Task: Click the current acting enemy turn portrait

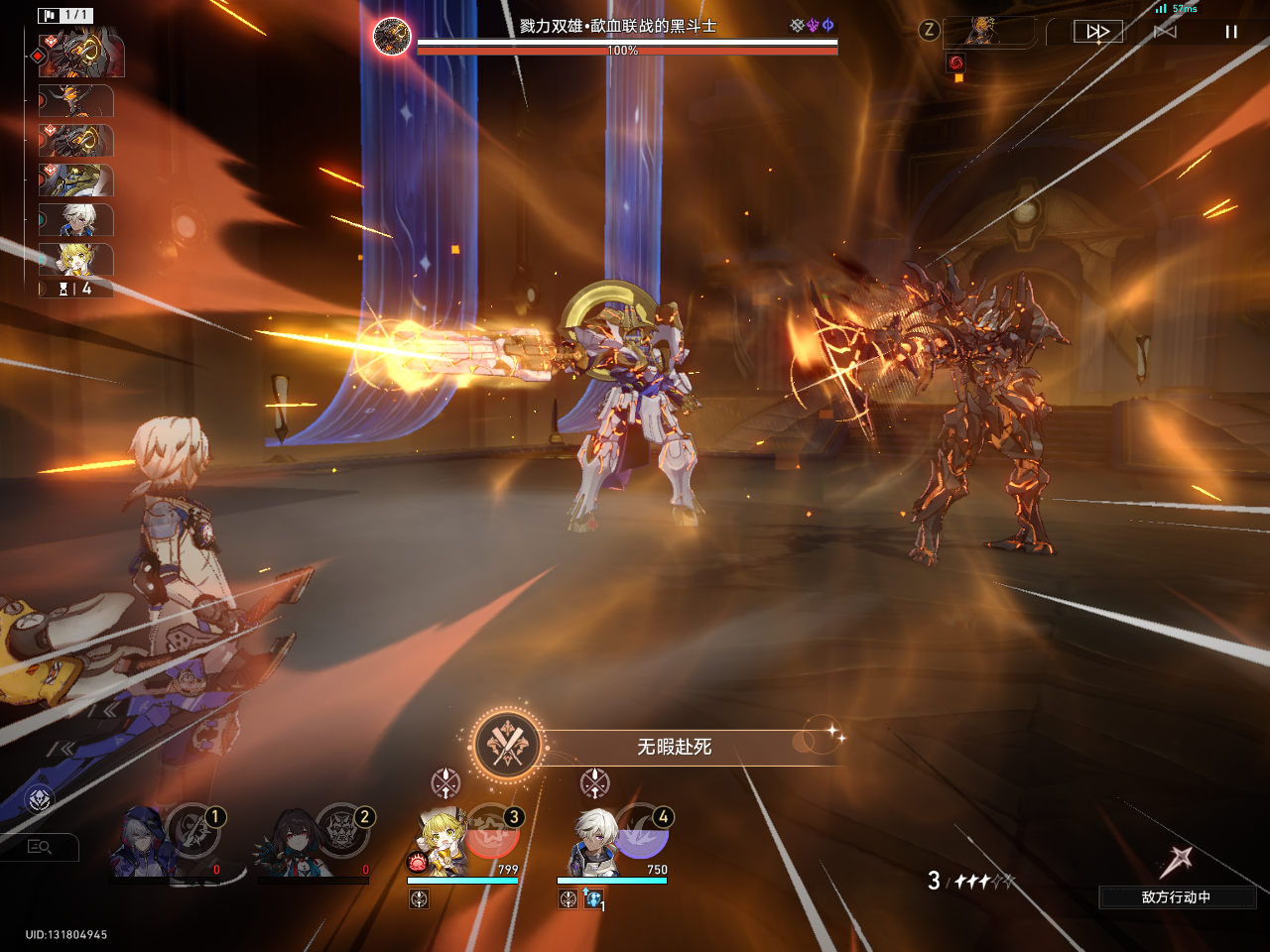Action: [81, 55]
